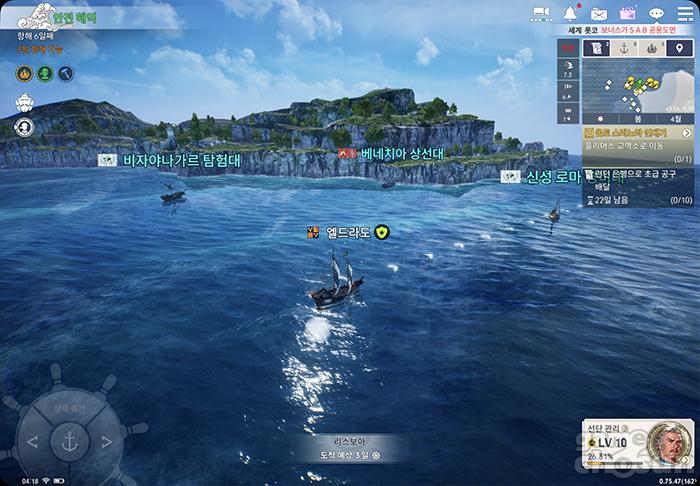Click the orange flame buff icon
Screen dimensions: 700x486
point(24,73)
